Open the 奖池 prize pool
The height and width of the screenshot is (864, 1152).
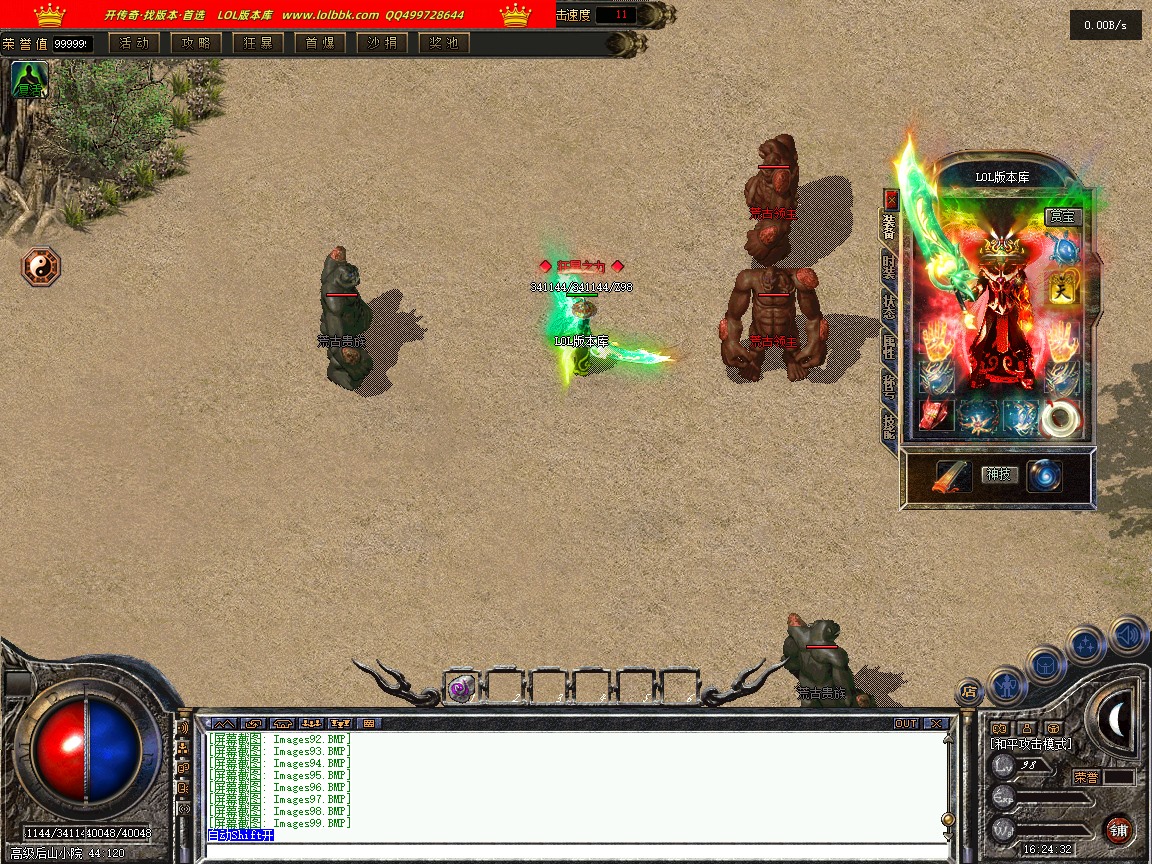444,43
